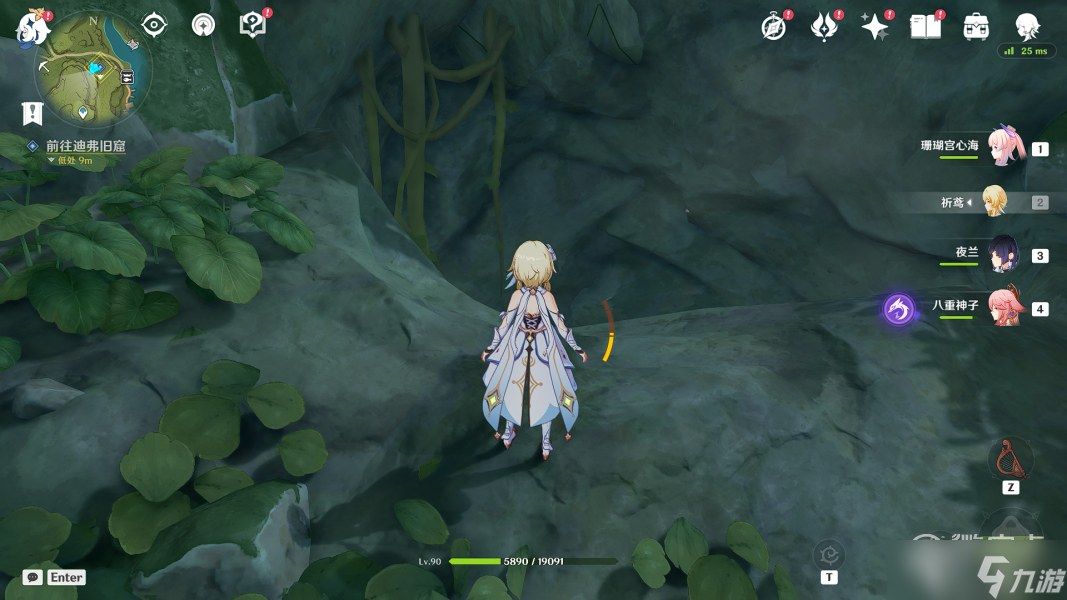The image size is (1067, 600).
Task: Open the banner notice with exclamation mark
Action: coord(33,113)
